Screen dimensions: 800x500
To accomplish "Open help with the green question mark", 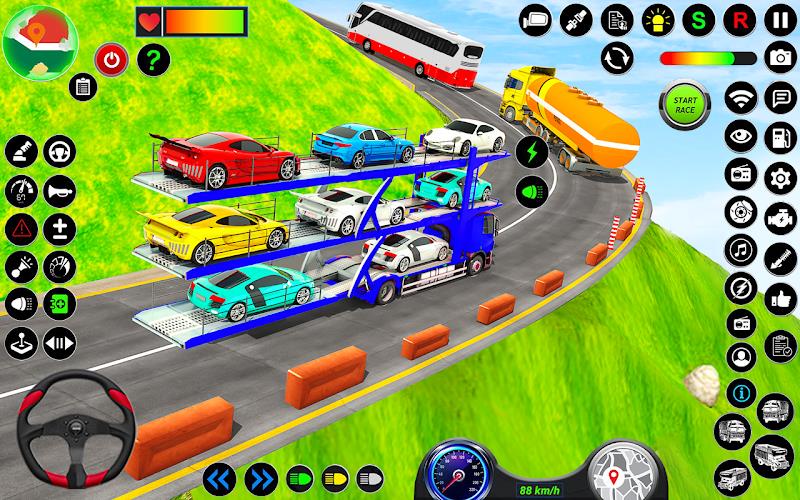I will [x=151, y=60].
